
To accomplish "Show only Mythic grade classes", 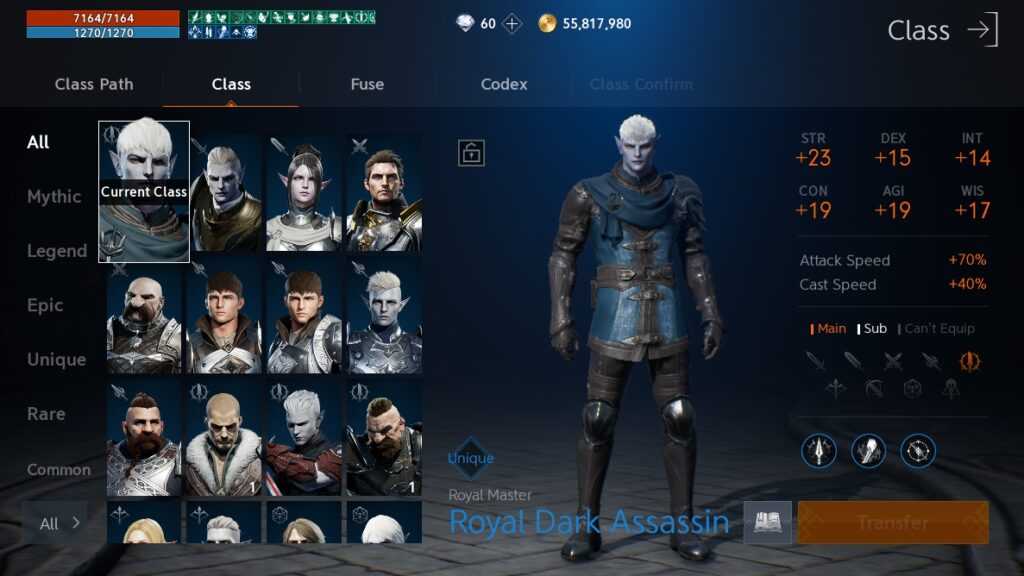I will [54, 197].
